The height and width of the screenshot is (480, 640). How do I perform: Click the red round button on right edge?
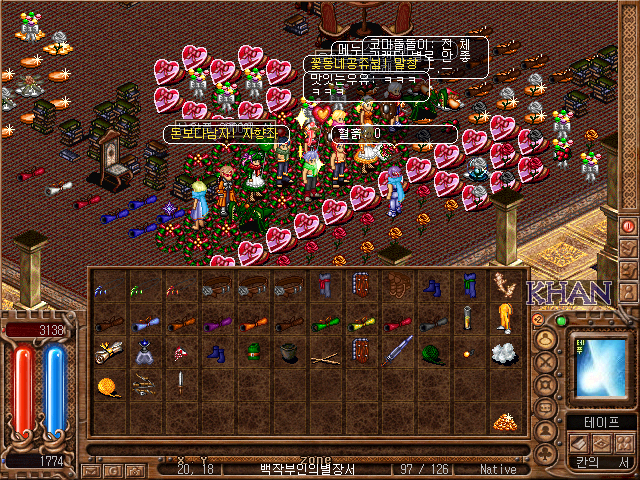629,225
